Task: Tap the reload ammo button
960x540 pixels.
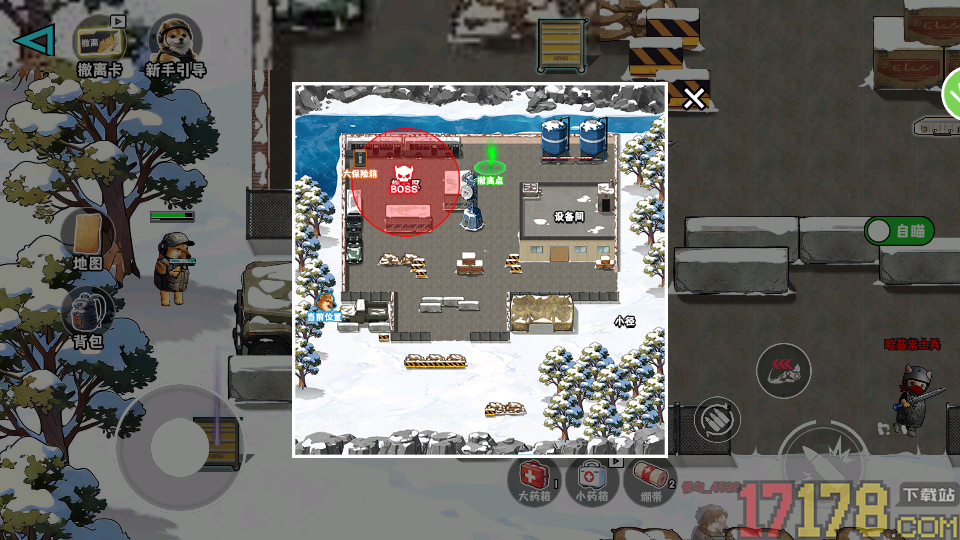Action: point(715,417)
